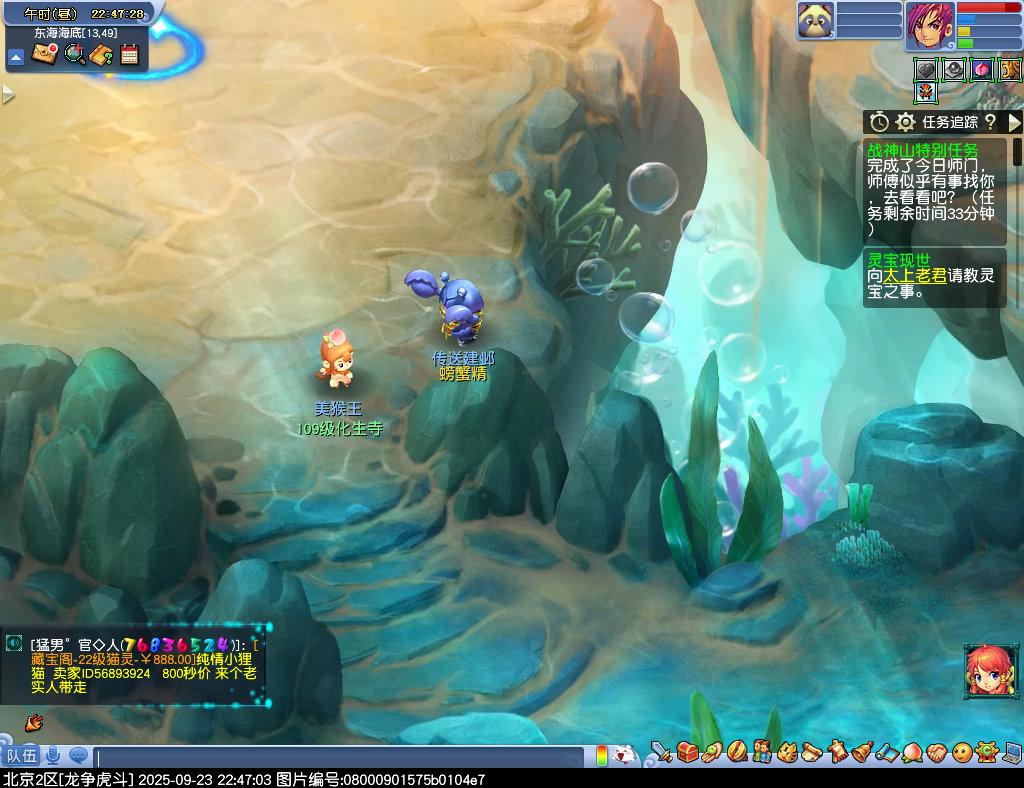Click the red-haired girl portrait
The image size is (1024, 788).
985,668
